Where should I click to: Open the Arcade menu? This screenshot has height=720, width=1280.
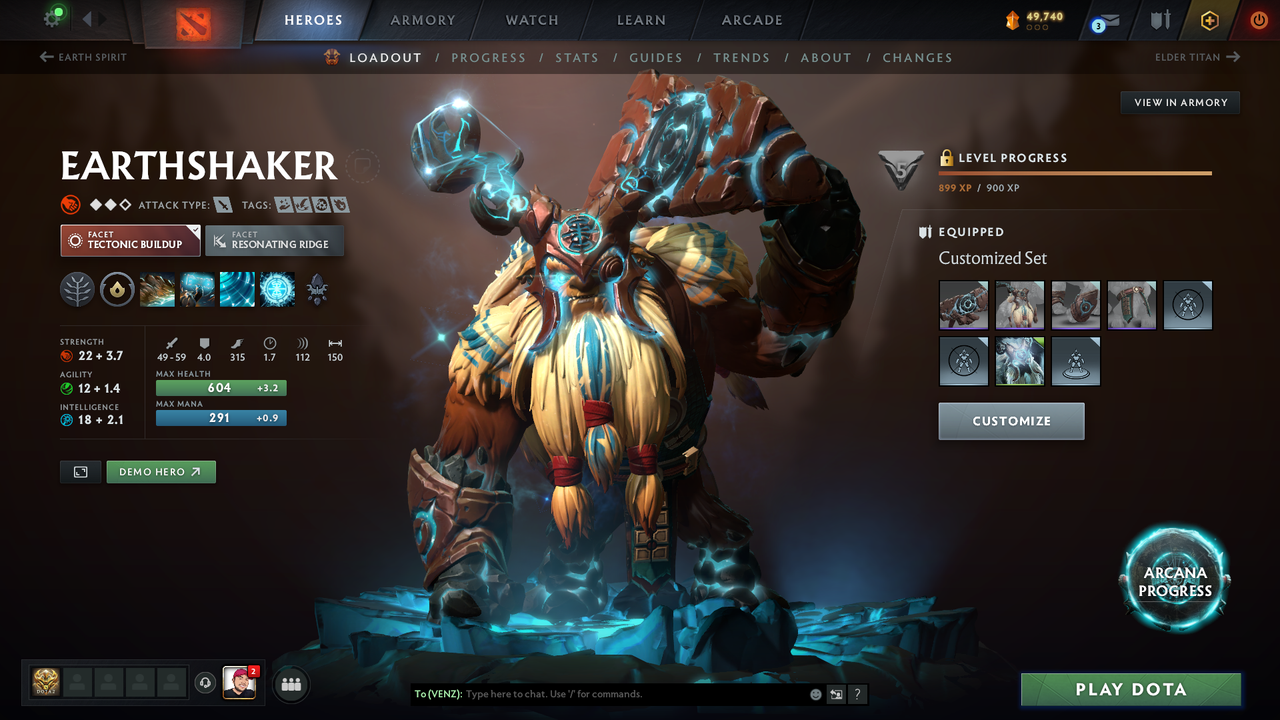point(751,19)
